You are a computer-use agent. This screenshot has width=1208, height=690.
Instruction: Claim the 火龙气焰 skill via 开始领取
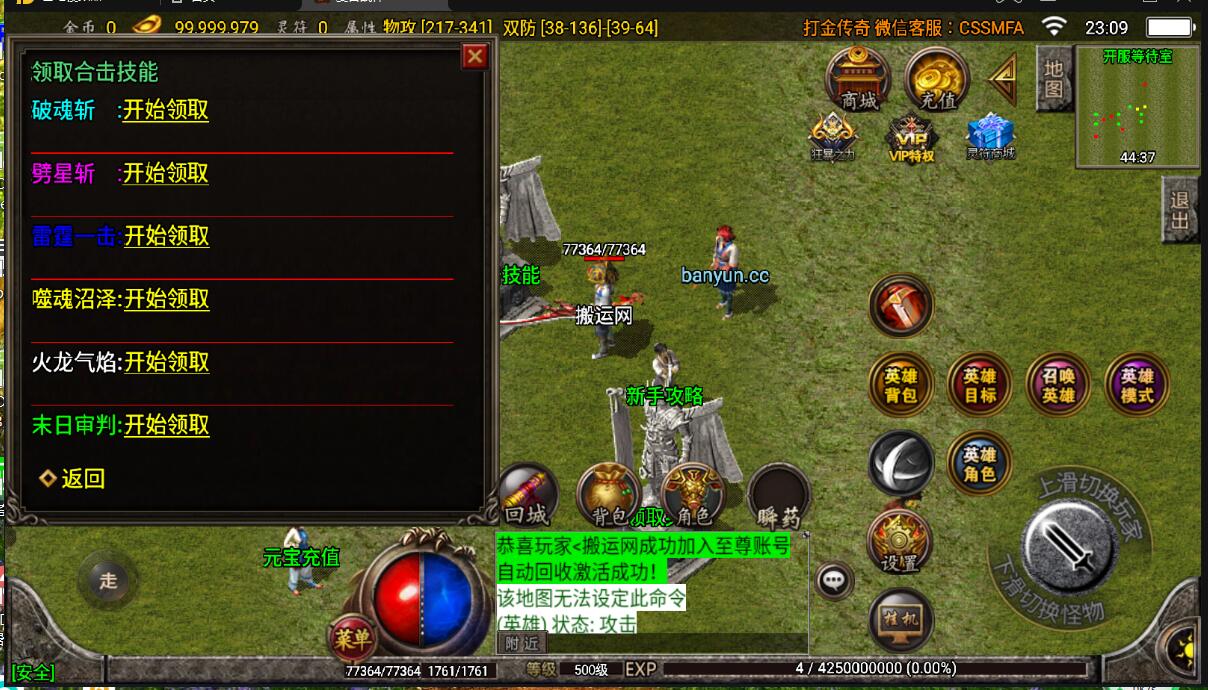point(166,362)
